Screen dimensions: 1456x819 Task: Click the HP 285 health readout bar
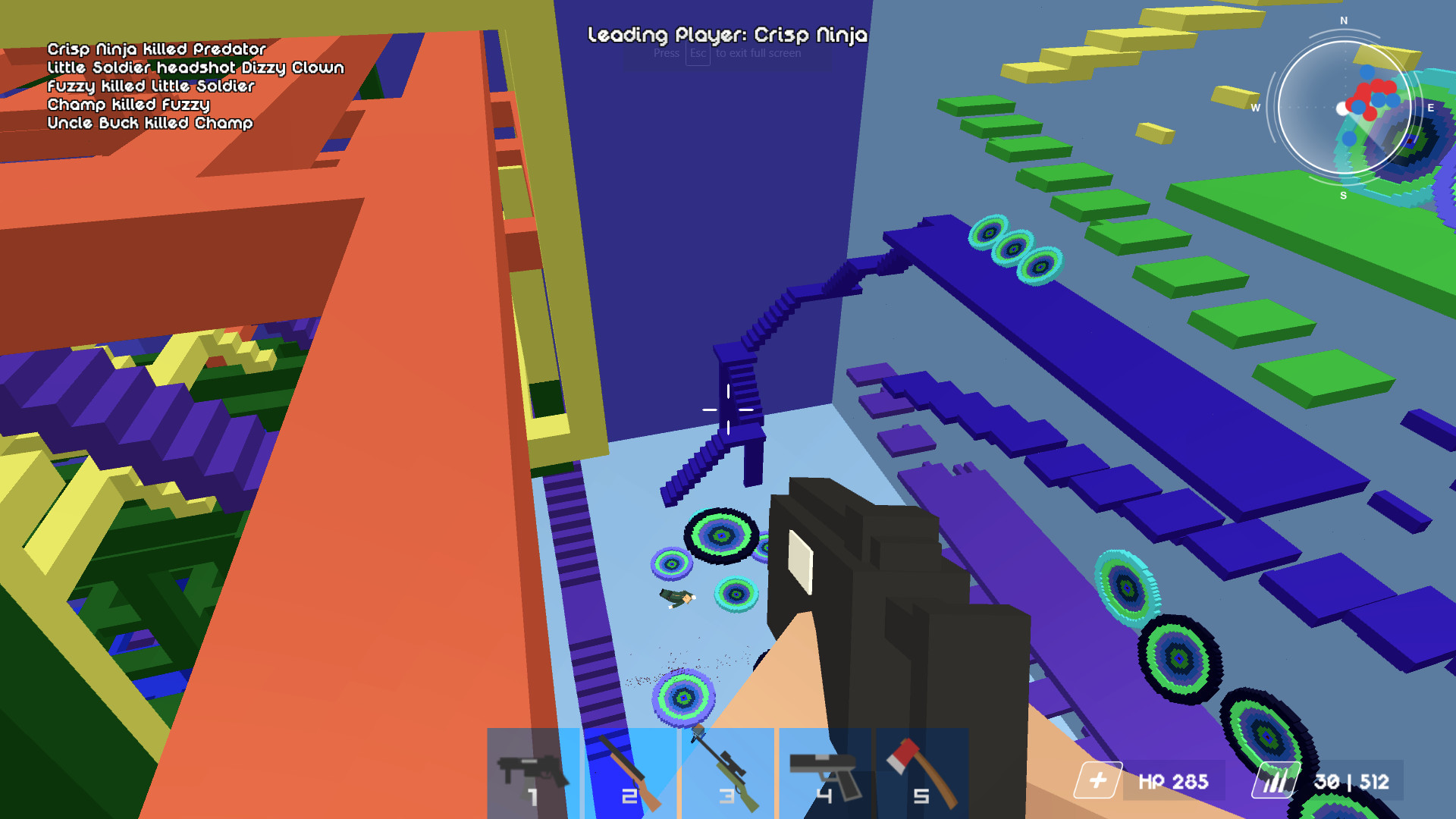coord(1175,780)
